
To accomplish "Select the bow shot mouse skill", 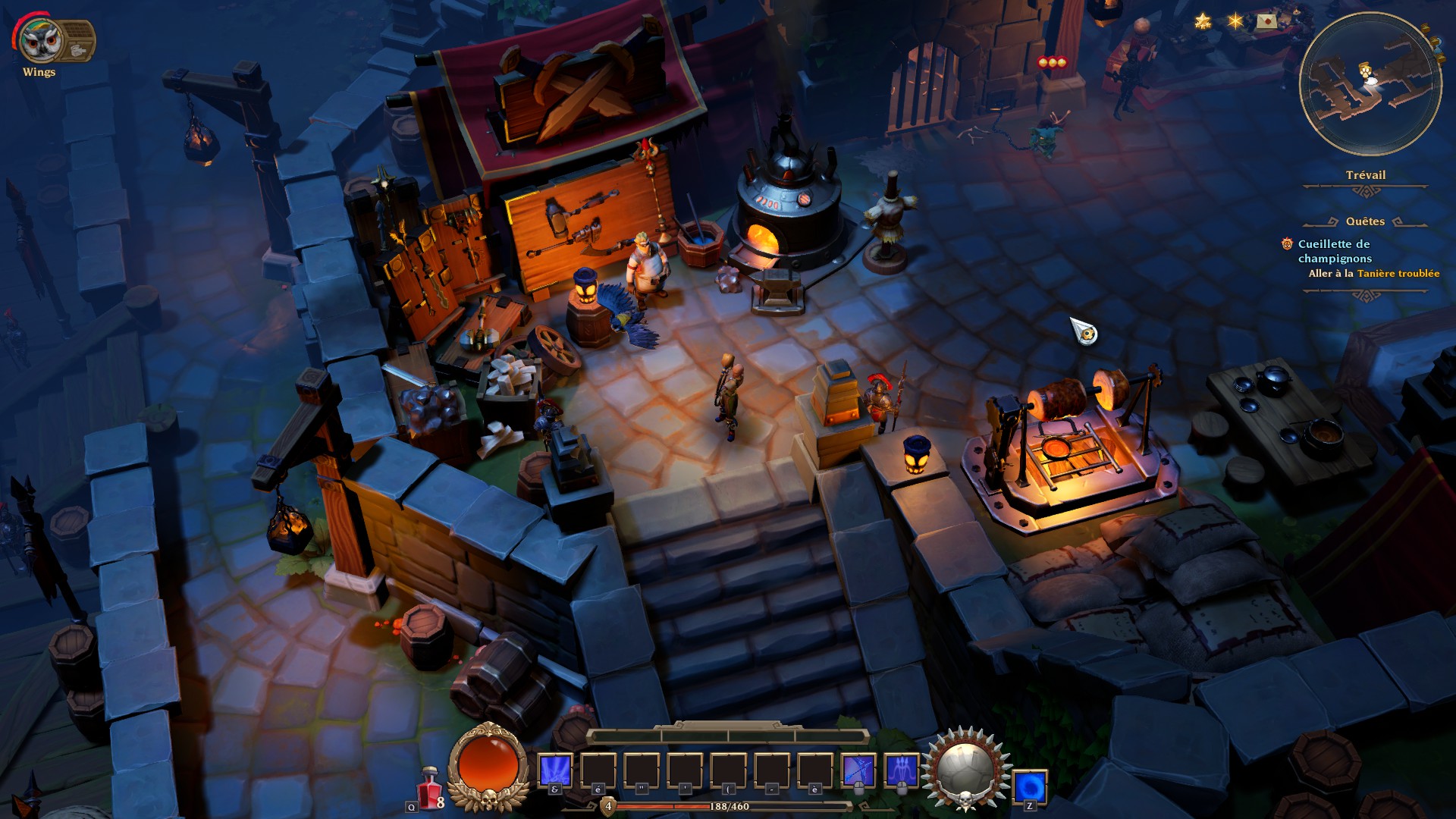I will click(x=858, y=770).
